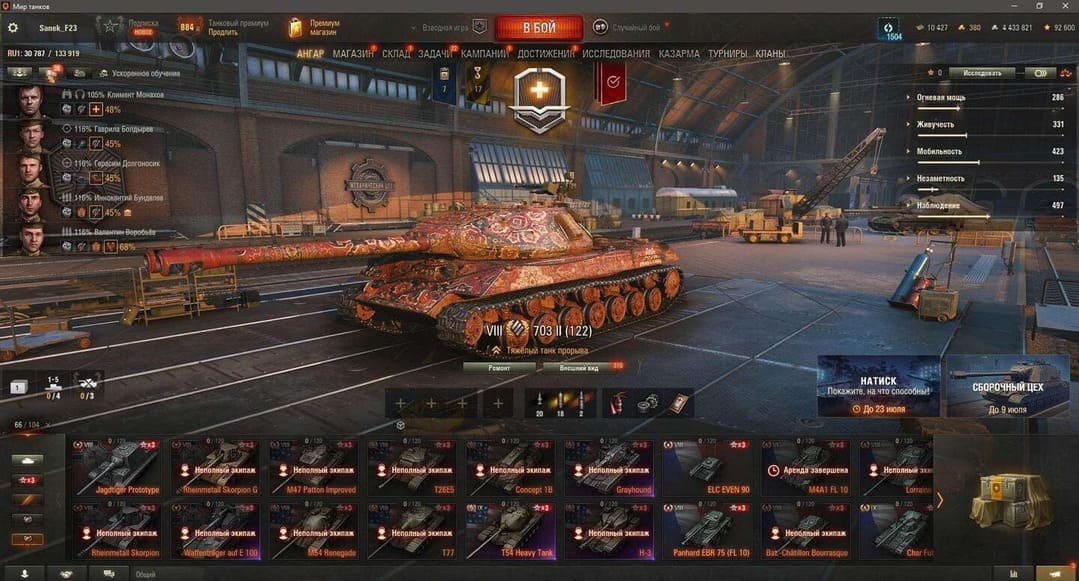This screenshot has width=1079, height=581.
Task: Switch to the МАГАЗИН tab
Action: (x=352, y=54)
